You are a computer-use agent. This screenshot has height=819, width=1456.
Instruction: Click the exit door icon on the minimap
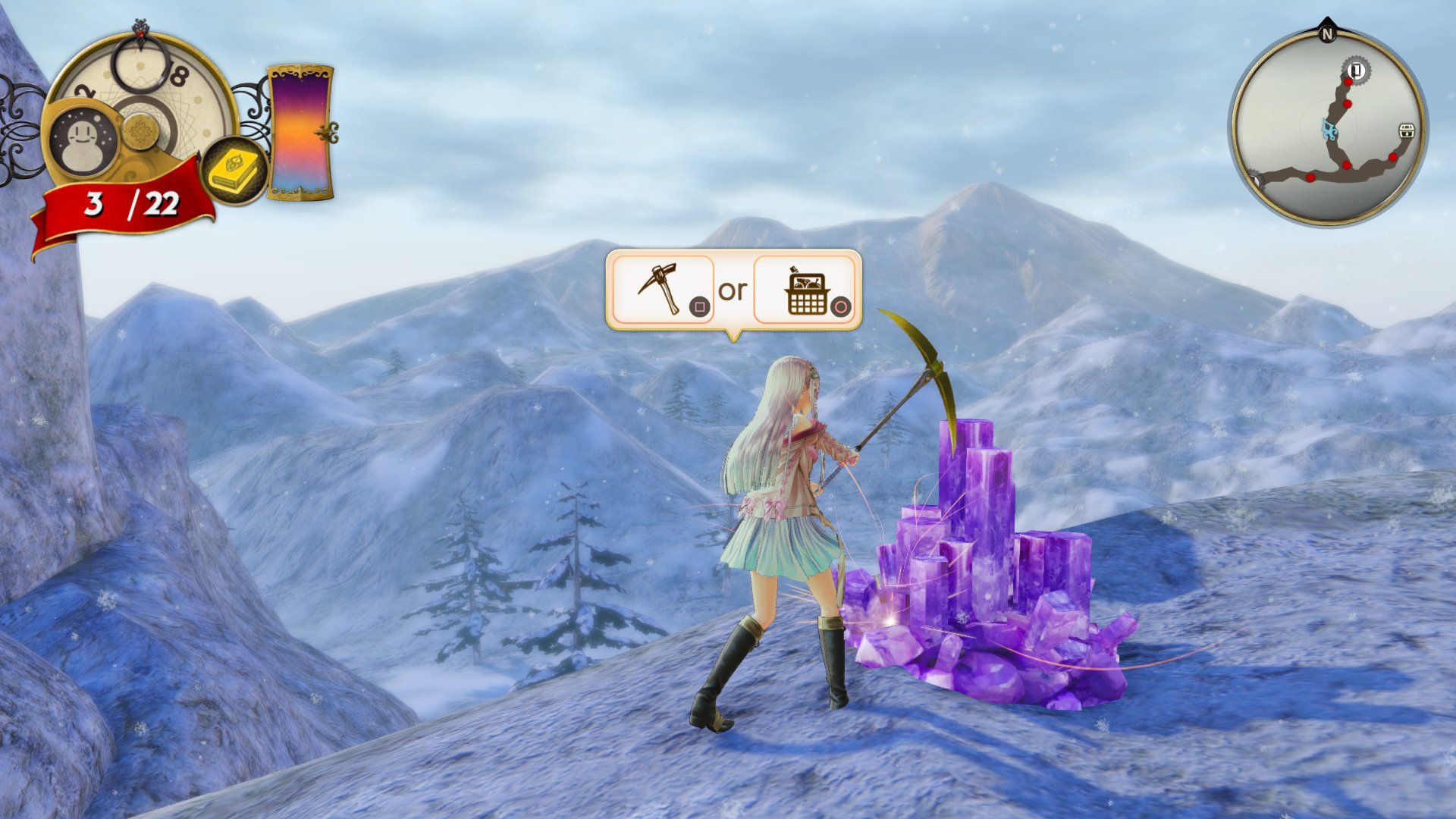tap(1357, 71)
